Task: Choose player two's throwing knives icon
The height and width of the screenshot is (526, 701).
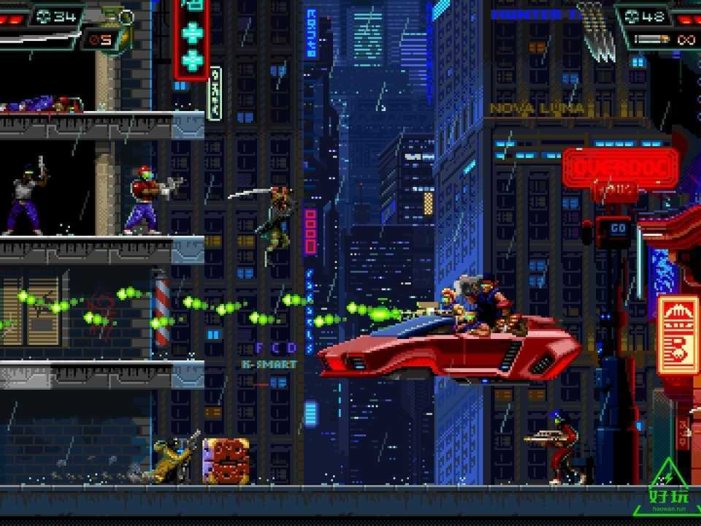Action: tap(594, 22)
